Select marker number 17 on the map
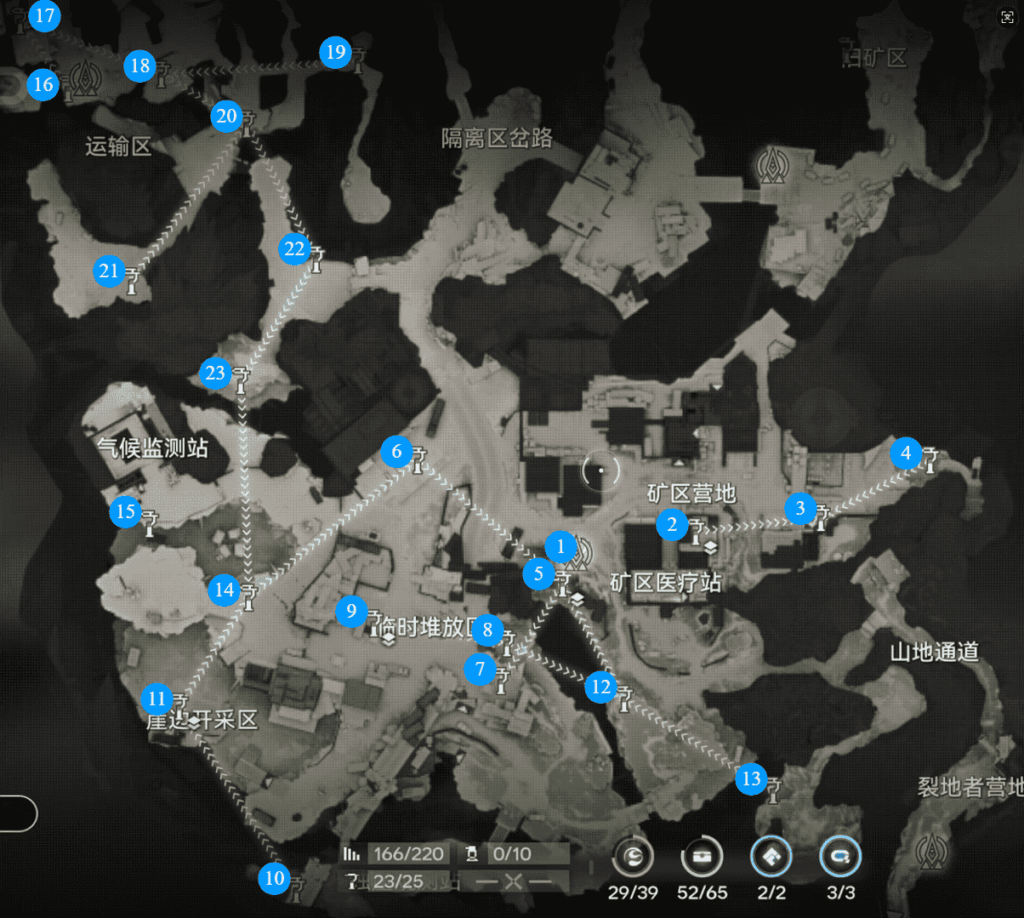The width and height of the screenshot is (1024, 918). click(44, 17)
